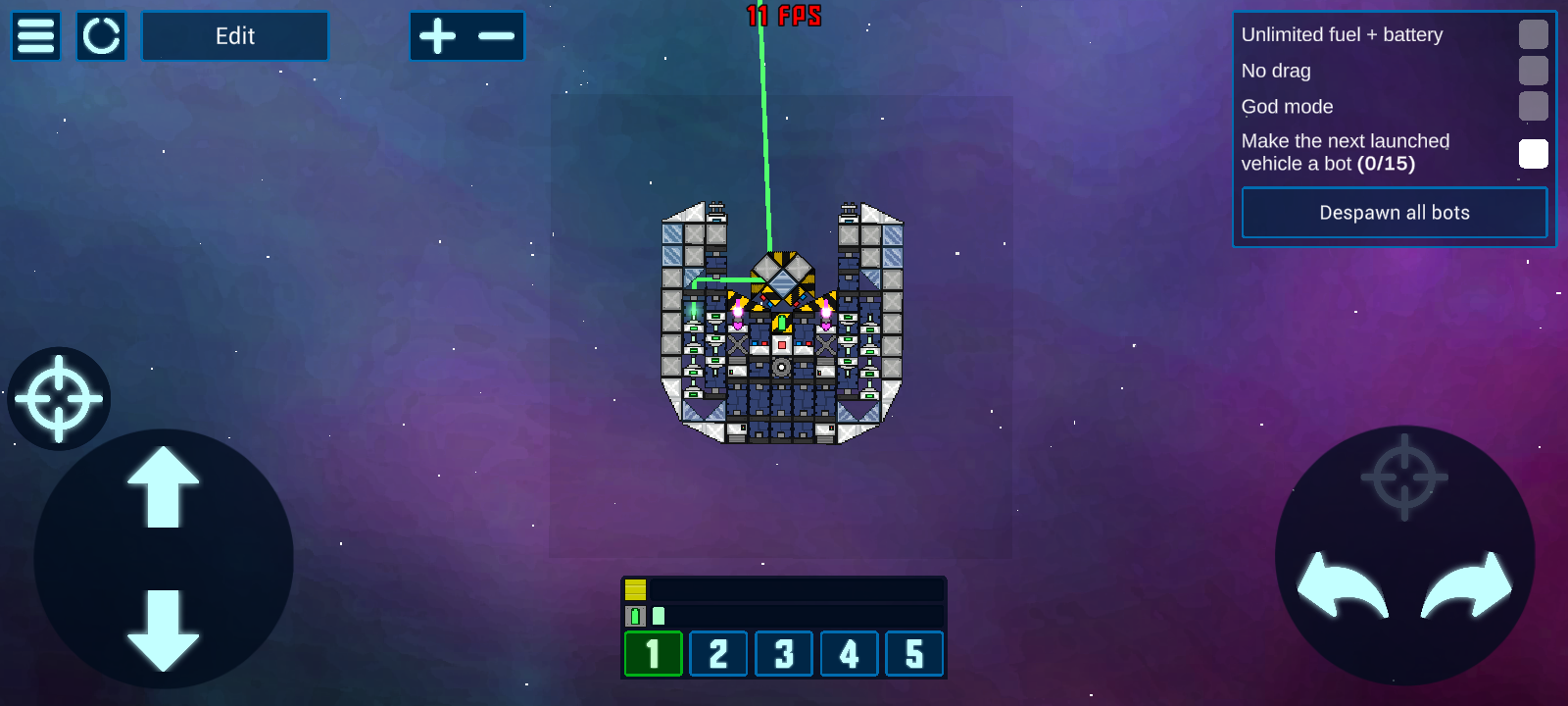
Task: Switch to action group 5
Action: [914, 654]
